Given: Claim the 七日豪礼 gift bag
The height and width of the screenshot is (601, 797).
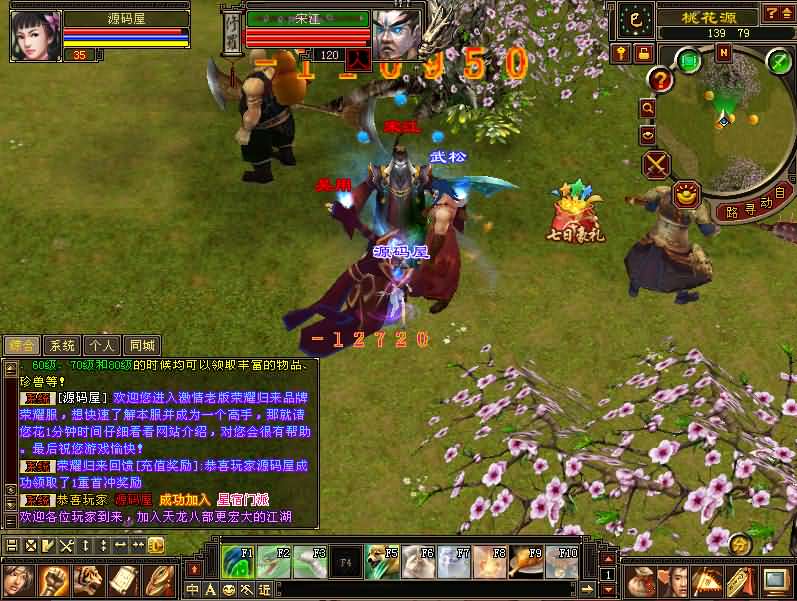Looking at the screenshot, I should pyautogui.click(x=575, y=212).
